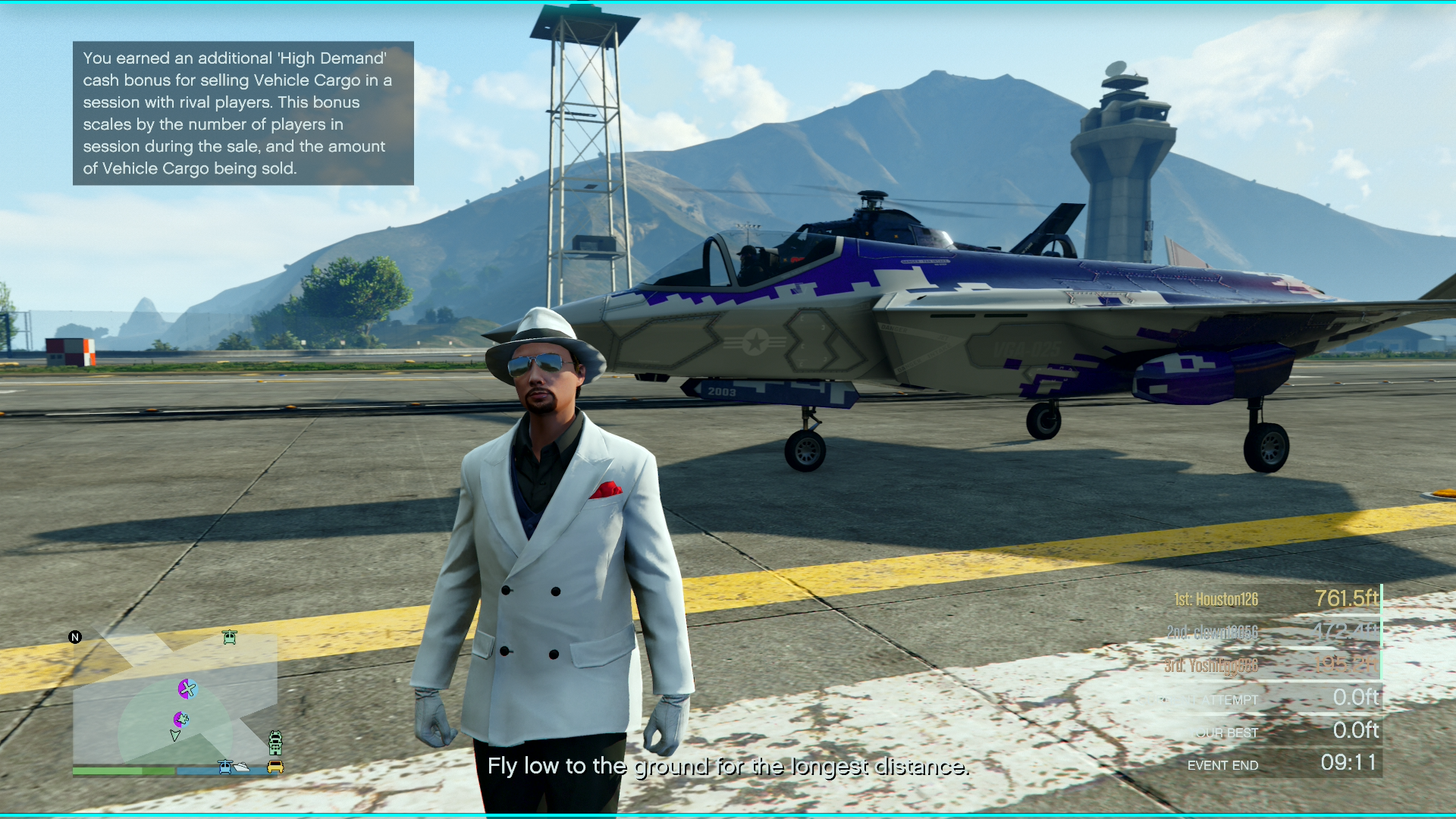
Task: Select the 3rd place YoshiEgg leaderboard row
Action: pyautogui.click(x=1276, y=665)
